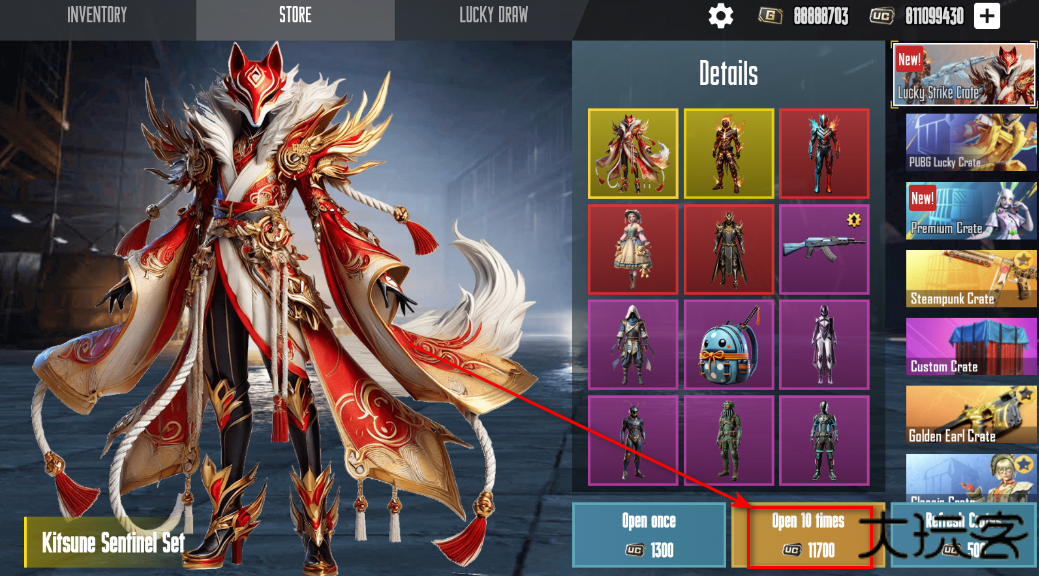Open the Lucky Draw tab

click(493, 15)
